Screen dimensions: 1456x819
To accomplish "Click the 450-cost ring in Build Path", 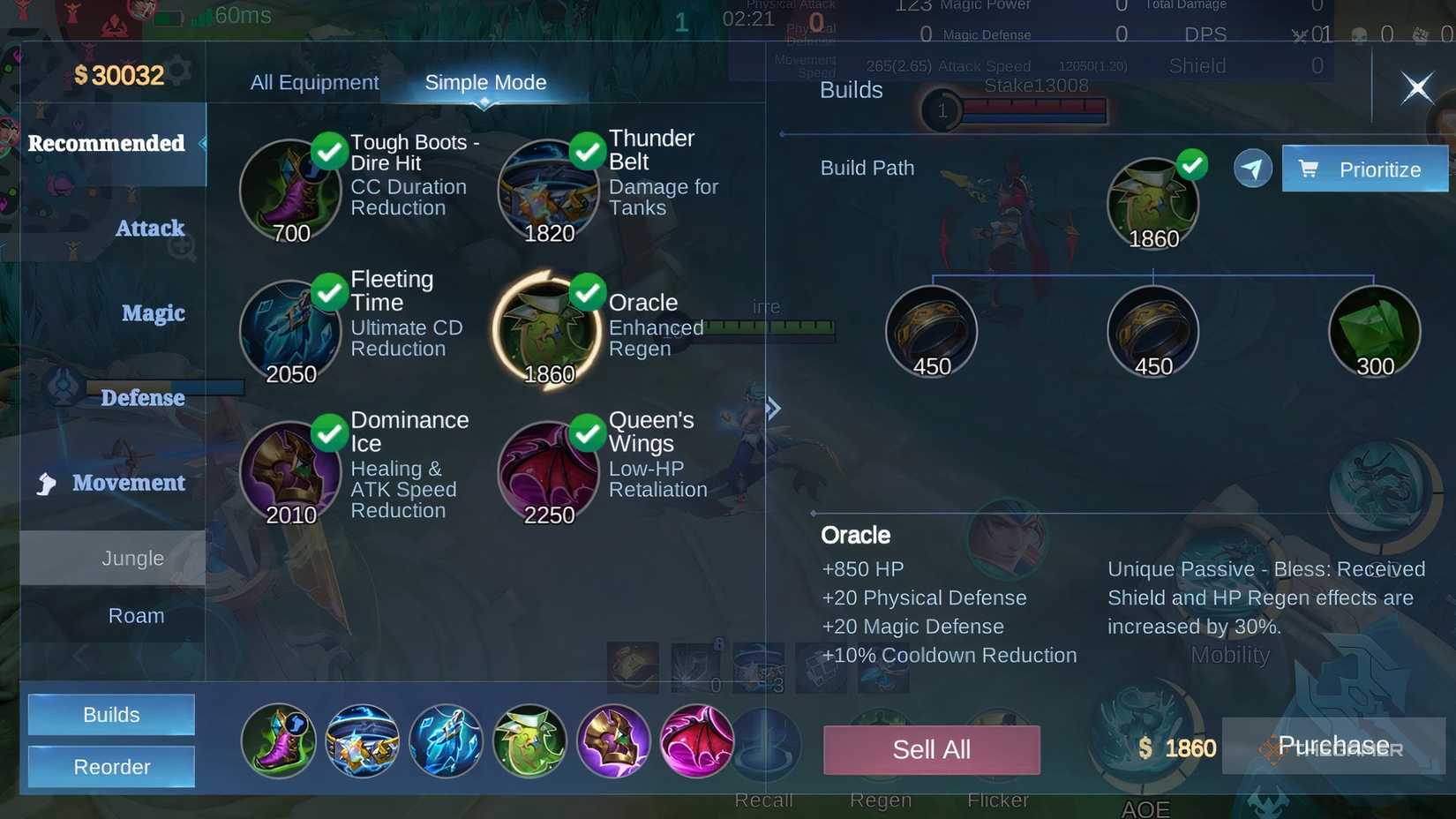I will click(x=931, y=331).
